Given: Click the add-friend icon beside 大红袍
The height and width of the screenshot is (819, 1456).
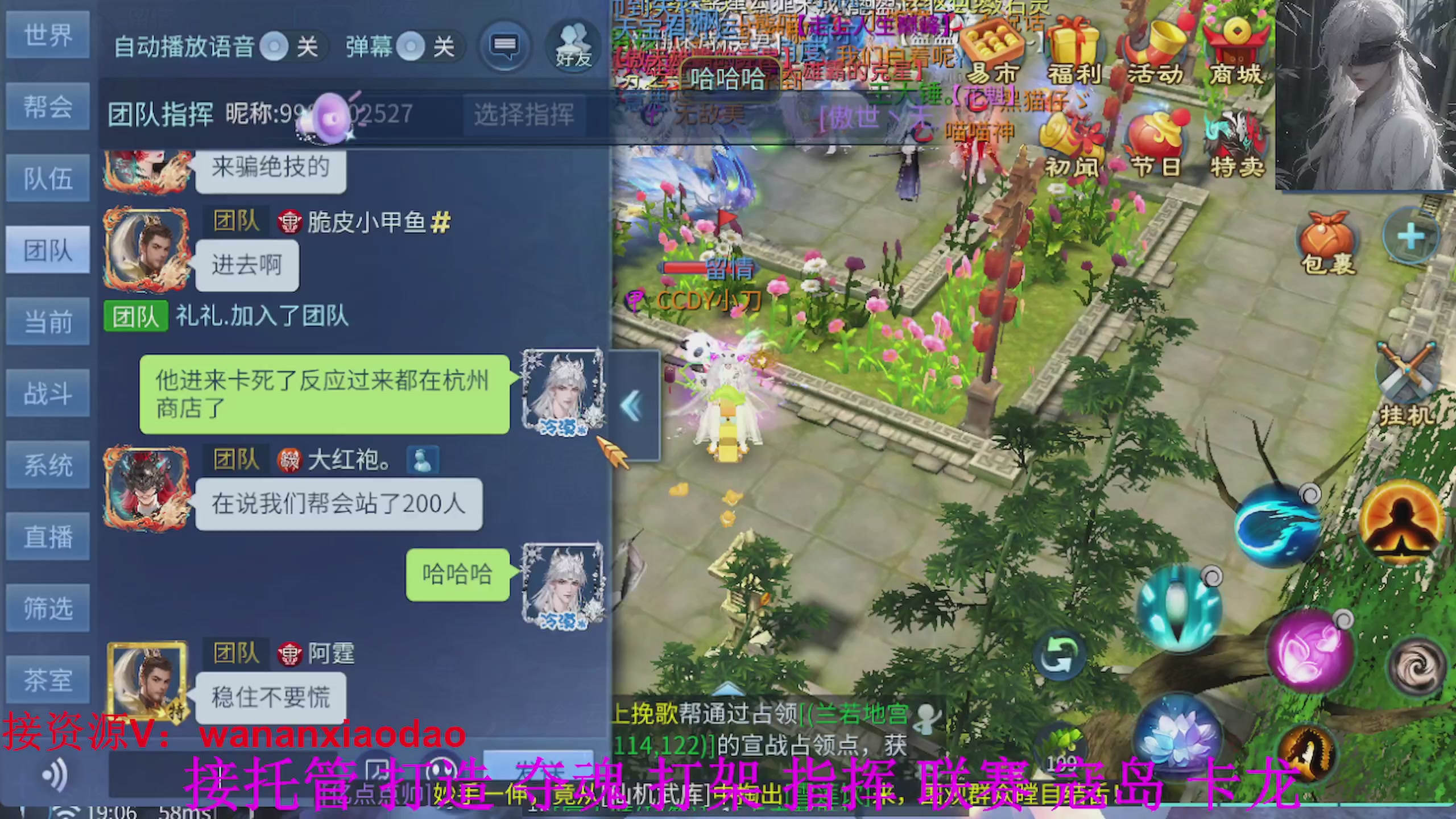Looking at the screenshot, I should click(423, 461).
